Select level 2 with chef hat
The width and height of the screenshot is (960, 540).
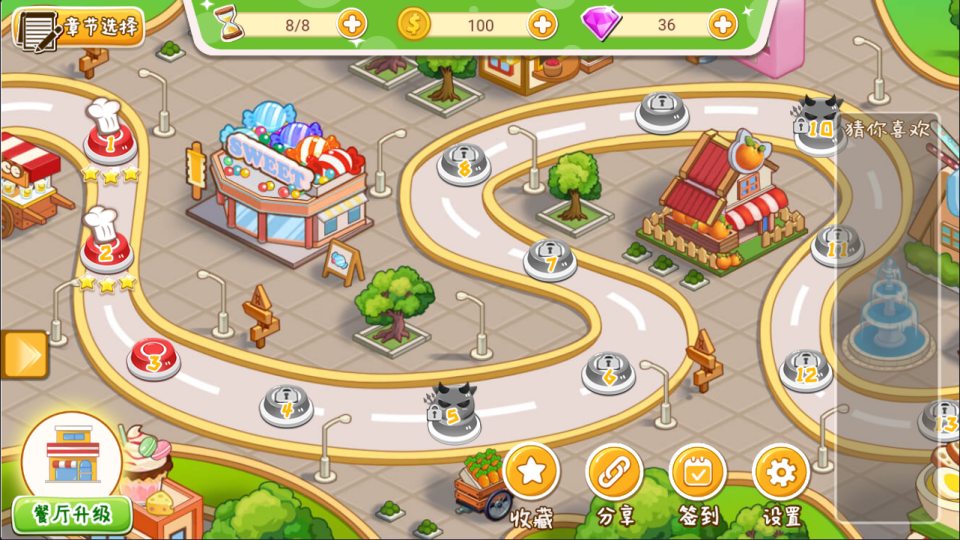(x=106, y=250)
